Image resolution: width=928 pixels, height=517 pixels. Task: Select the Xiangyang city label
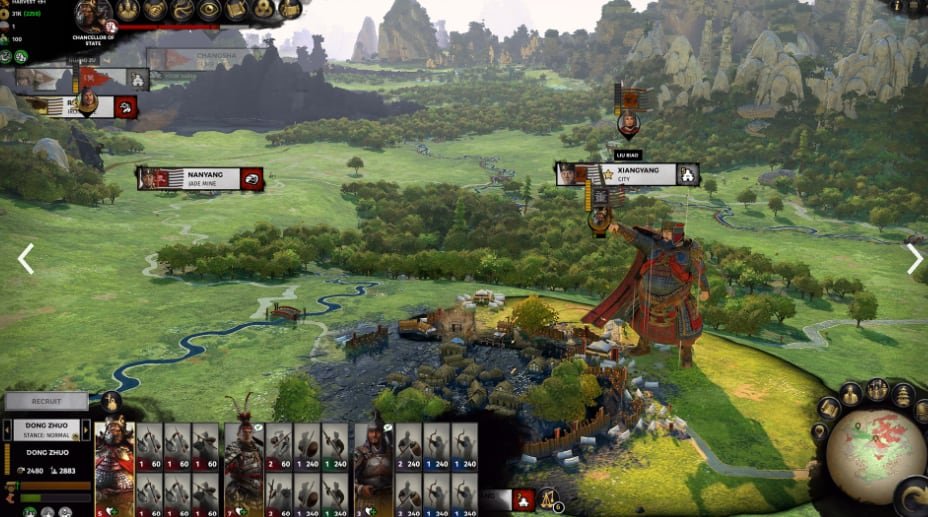pos(629,175)
